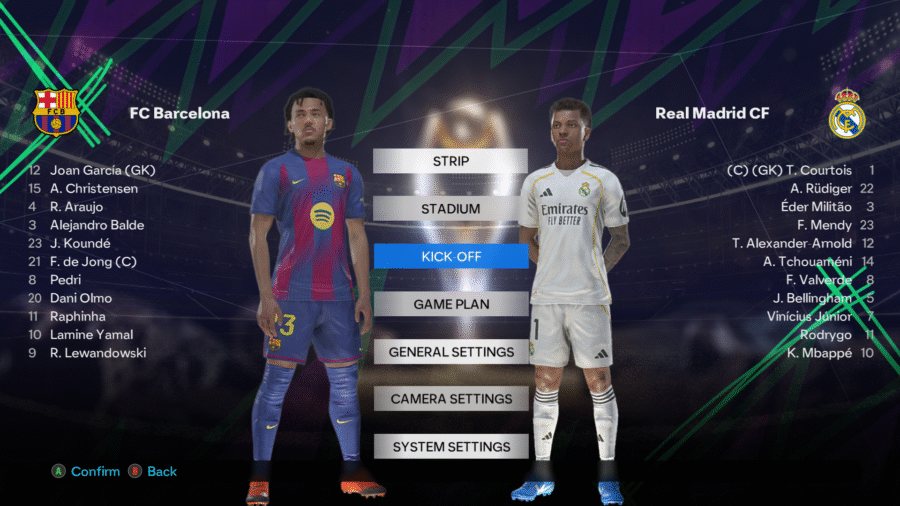Go to Camera Settings

point(450,399)
